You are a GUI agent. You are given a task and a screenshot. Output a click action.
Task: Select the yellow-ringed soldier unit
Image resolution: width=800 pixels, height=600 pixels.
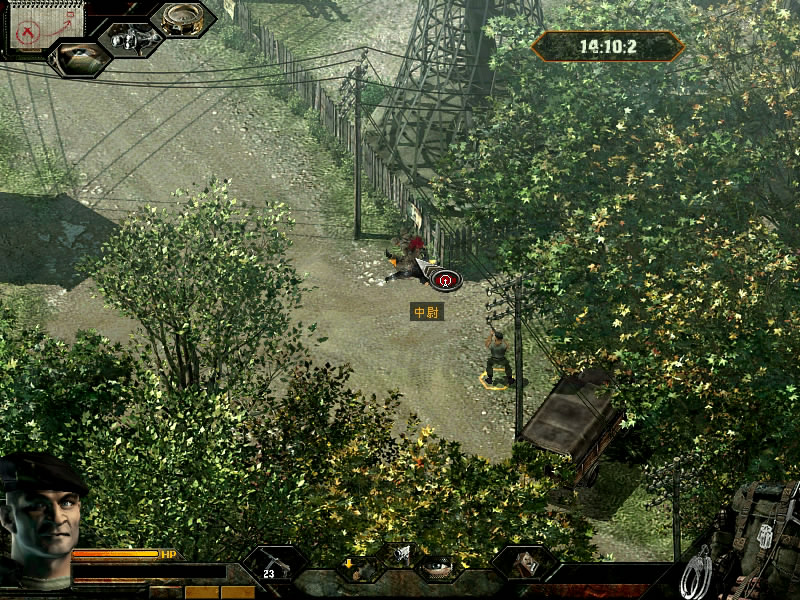tap(497, 360)
